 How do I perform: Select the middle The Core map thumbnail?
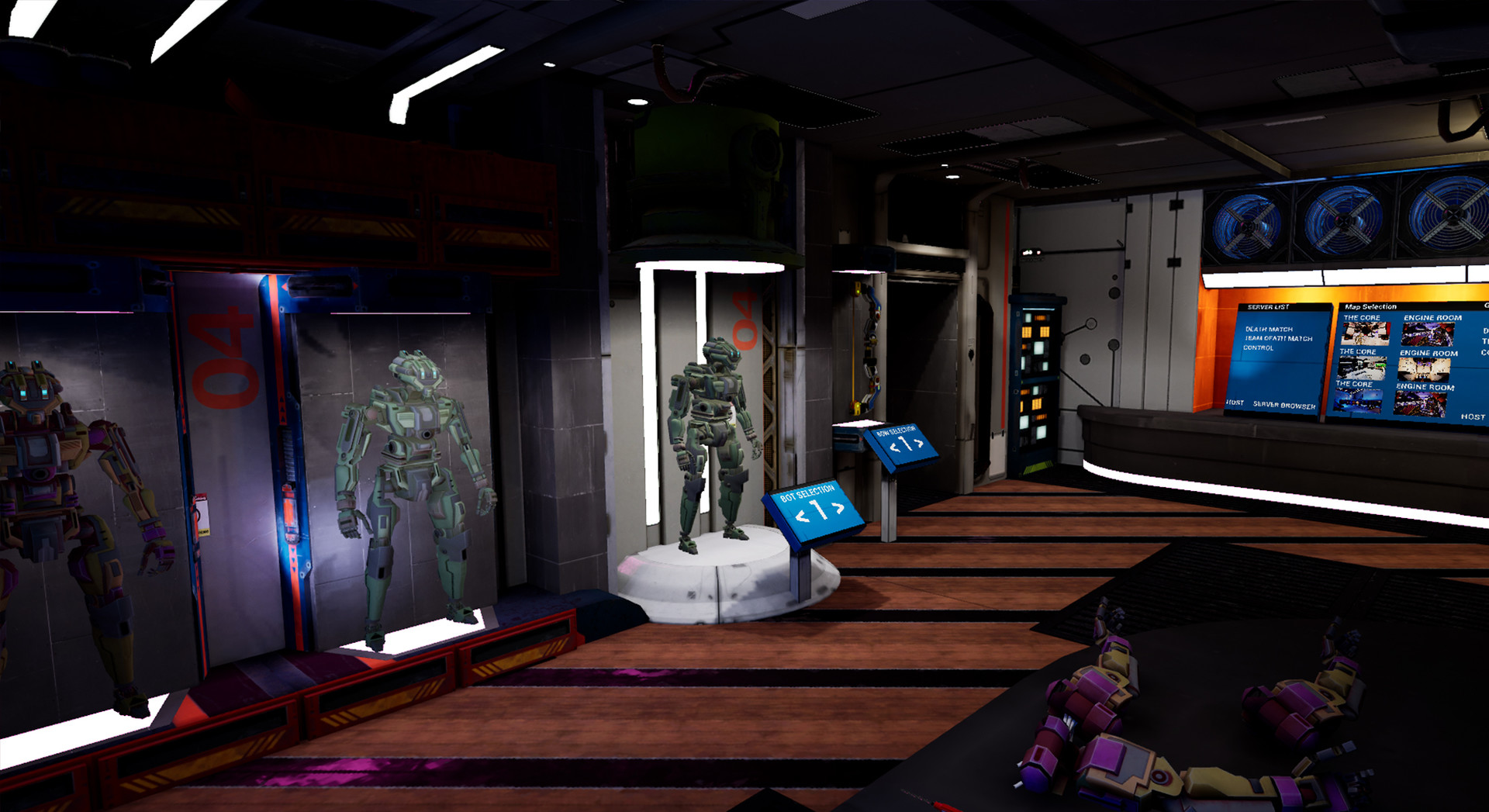click(1361, 366)
